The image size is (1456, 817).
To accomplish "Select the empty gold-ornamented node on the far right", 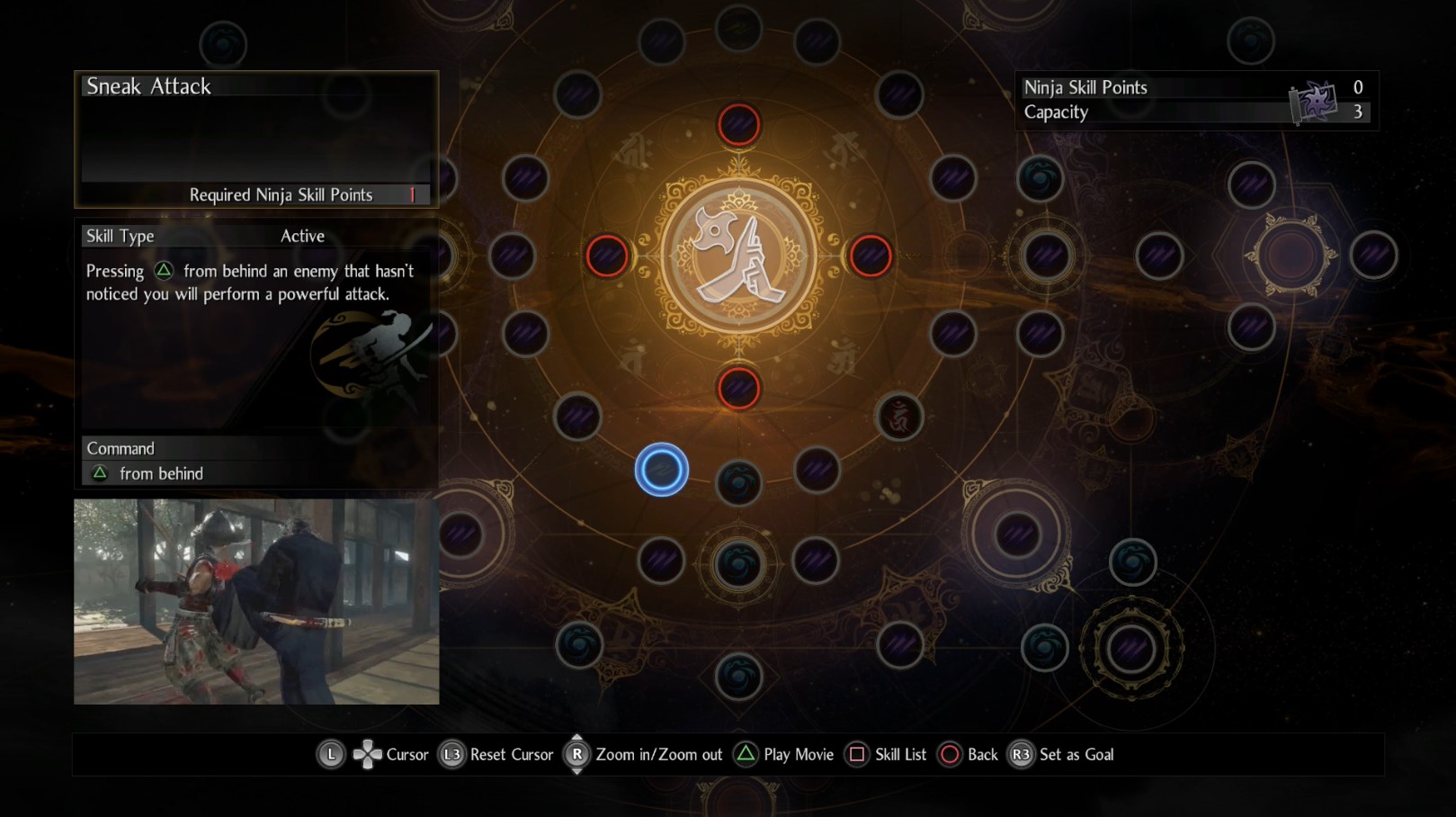I will click(1291, 256).
